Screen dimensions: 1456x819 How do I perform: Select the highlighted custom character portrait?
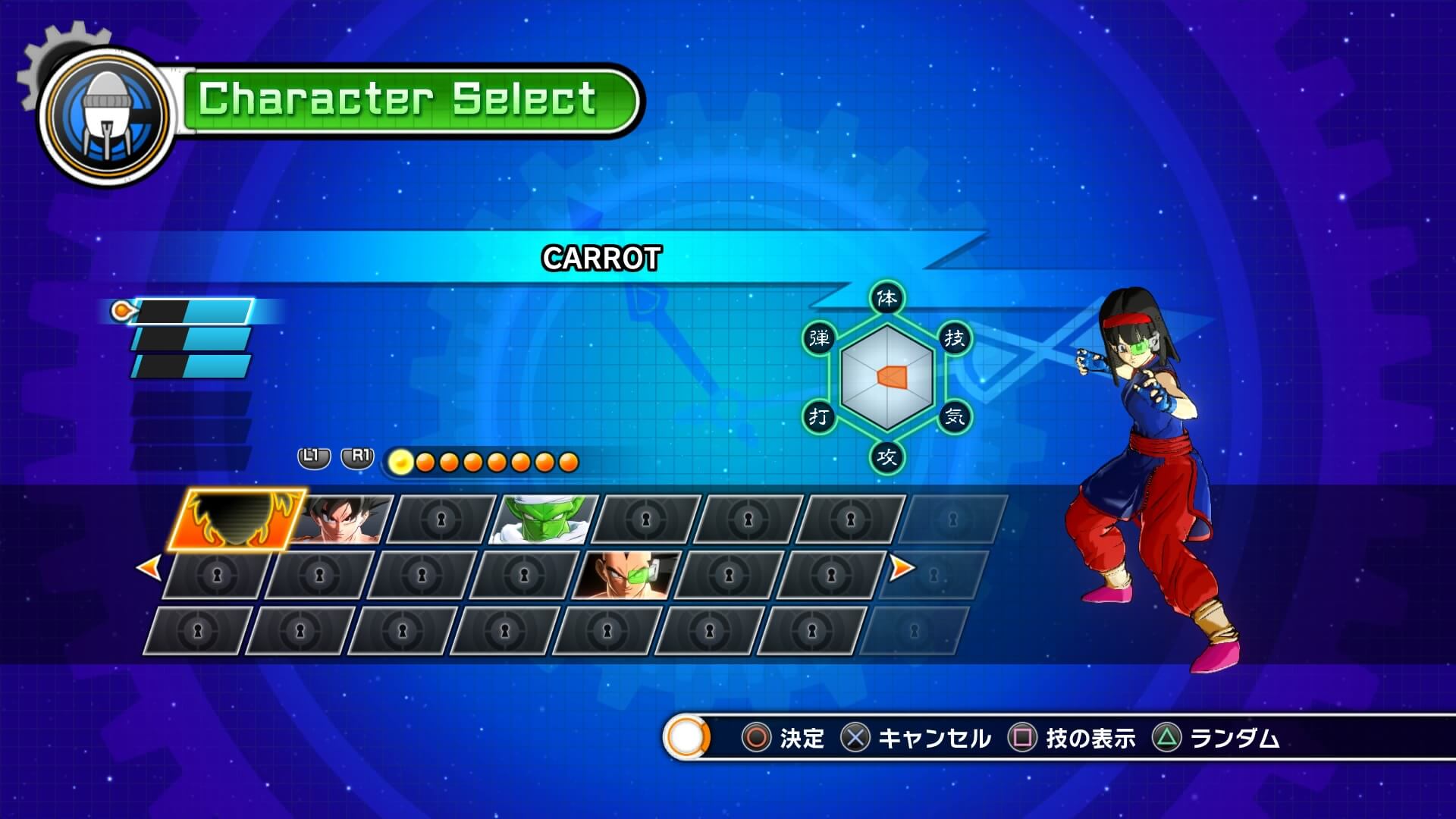[x=236, y=519]
